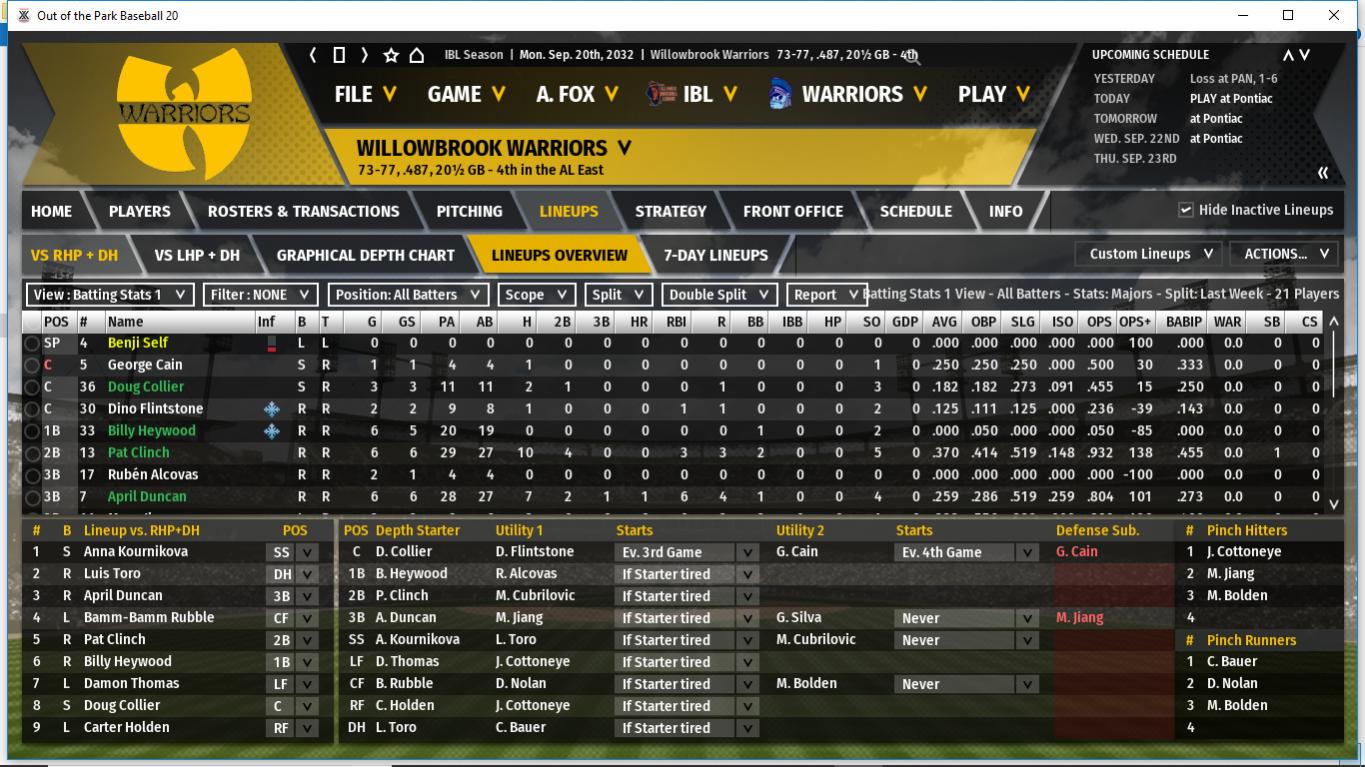
Task: Open the PLAY menu
Action: 993,94
